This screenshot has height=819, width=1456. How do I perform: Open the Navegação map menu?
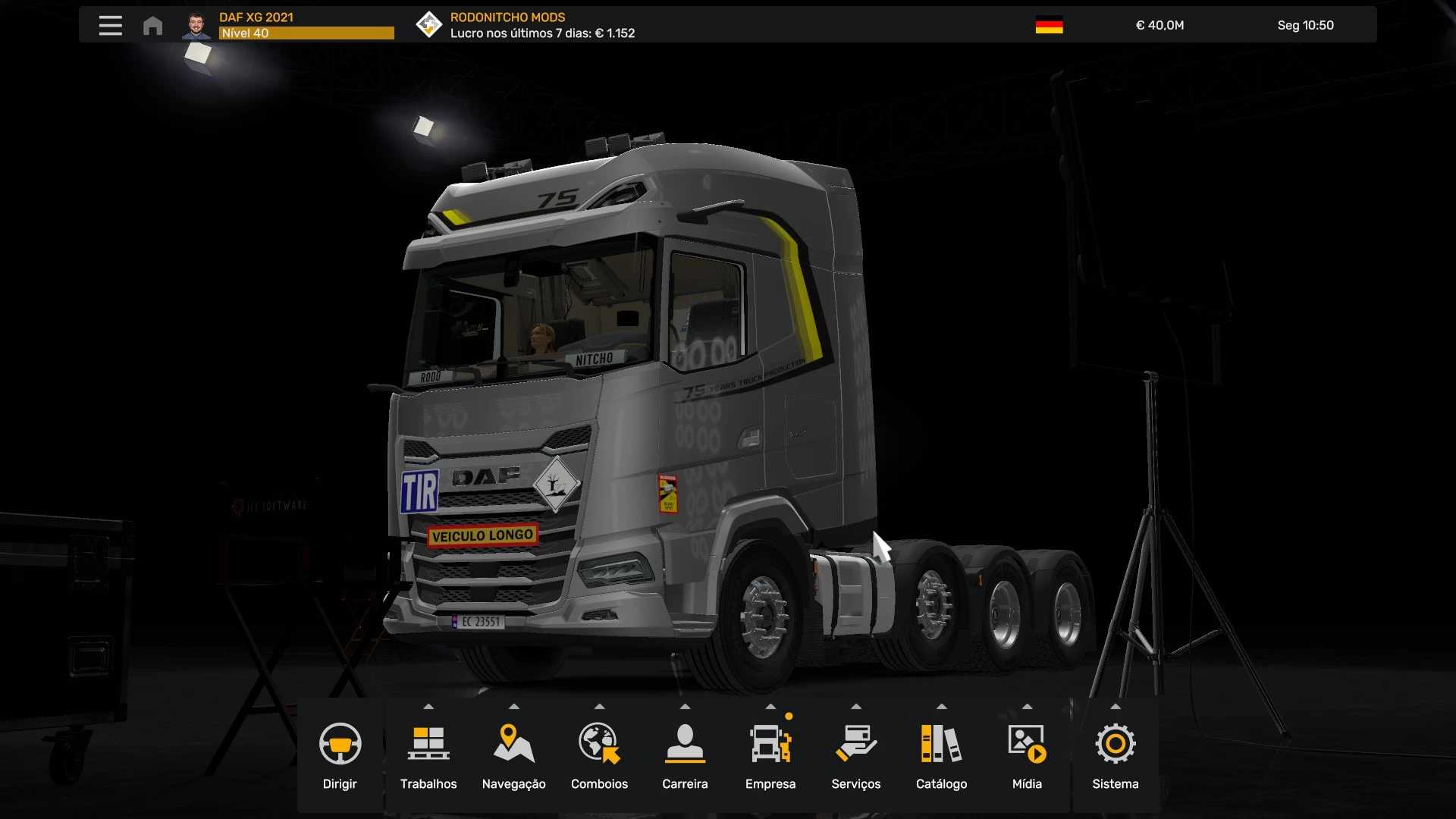point(513,755)
